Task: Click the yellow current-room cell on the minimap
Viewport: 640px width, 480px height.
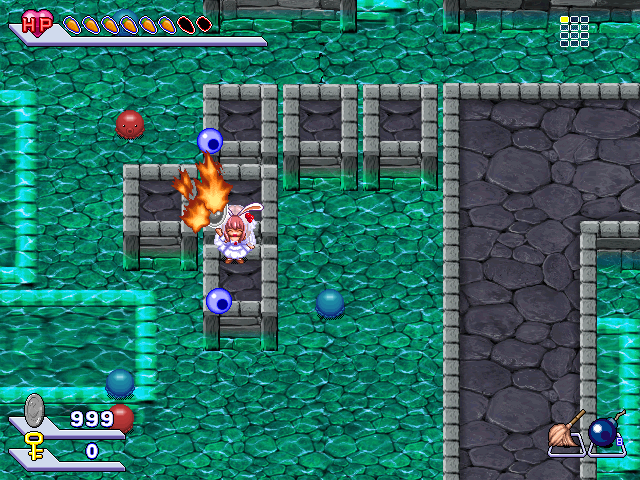Action: (565, 20)
